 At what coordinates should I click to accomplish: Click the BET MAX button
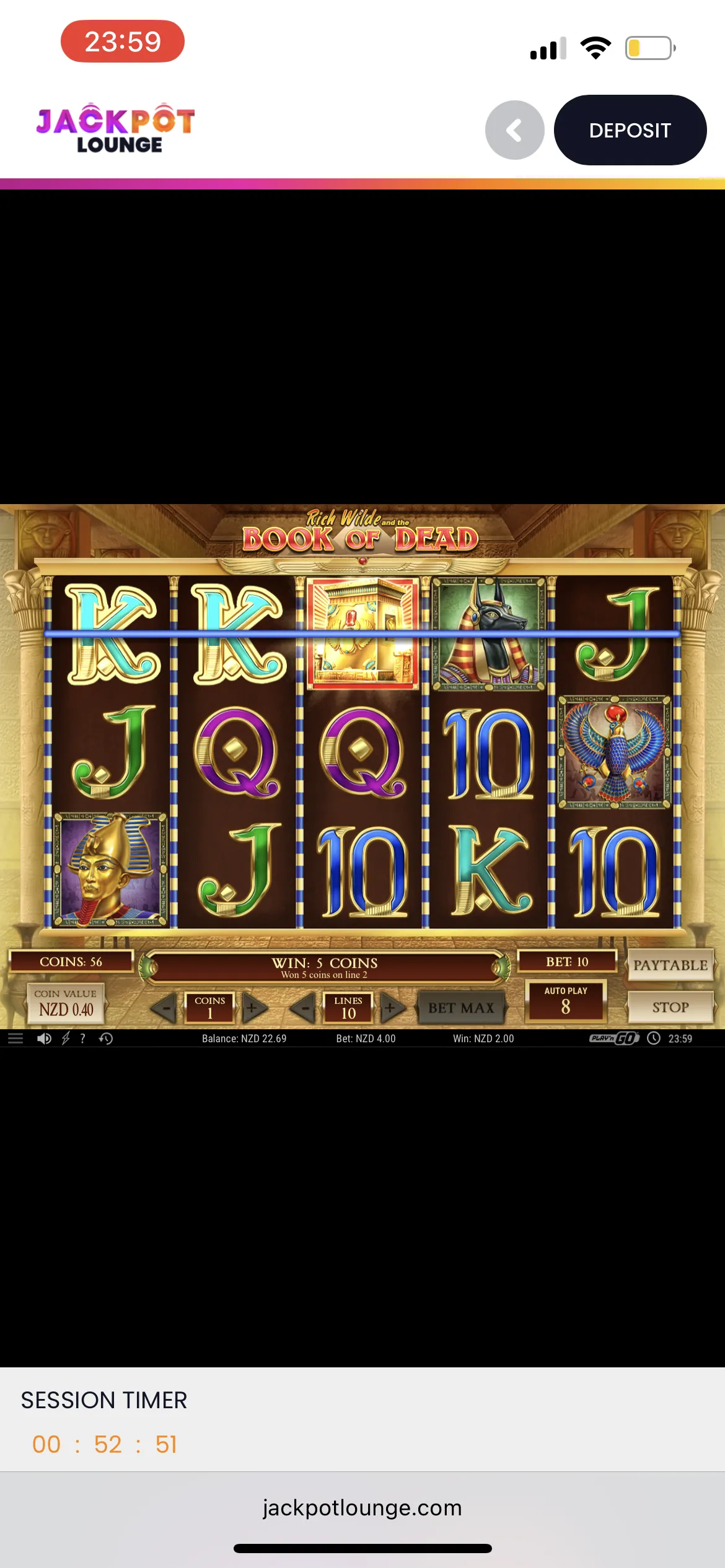point(461,1008)
